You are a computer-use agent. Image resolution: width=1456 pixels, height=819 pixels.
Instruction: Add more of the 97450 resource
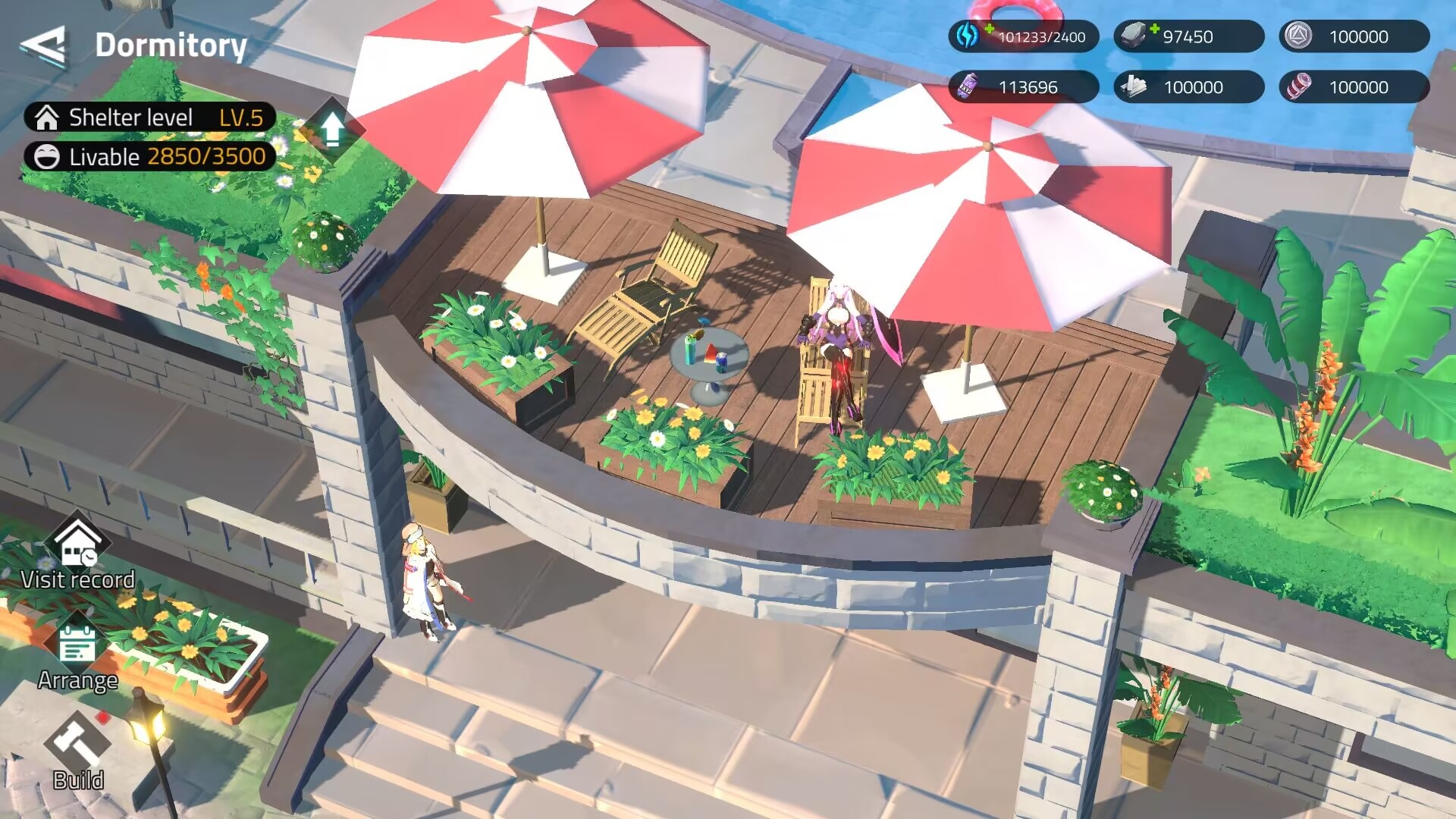tap(1153, 30)
